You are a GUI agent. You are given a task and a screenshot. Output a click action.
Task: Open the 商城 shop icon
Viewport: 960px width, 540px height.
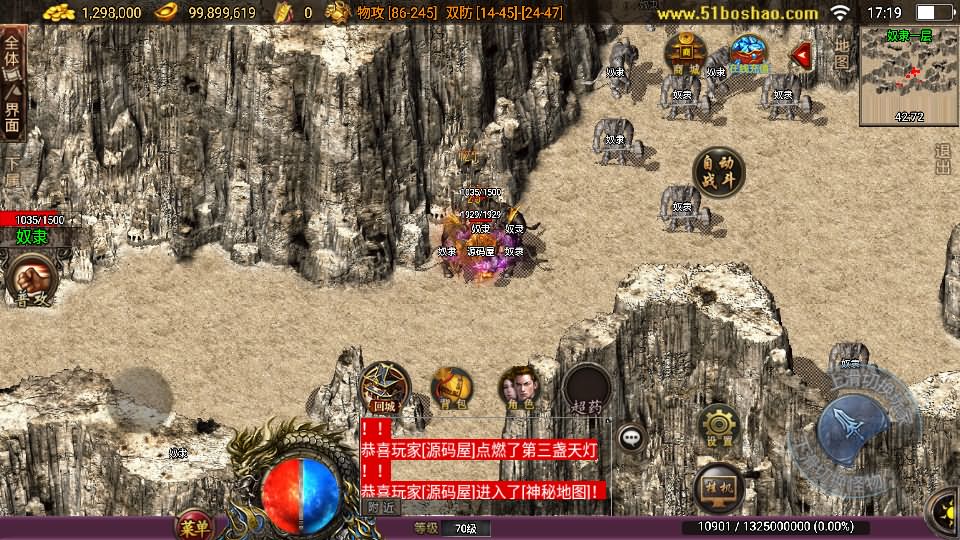[686, 54]
